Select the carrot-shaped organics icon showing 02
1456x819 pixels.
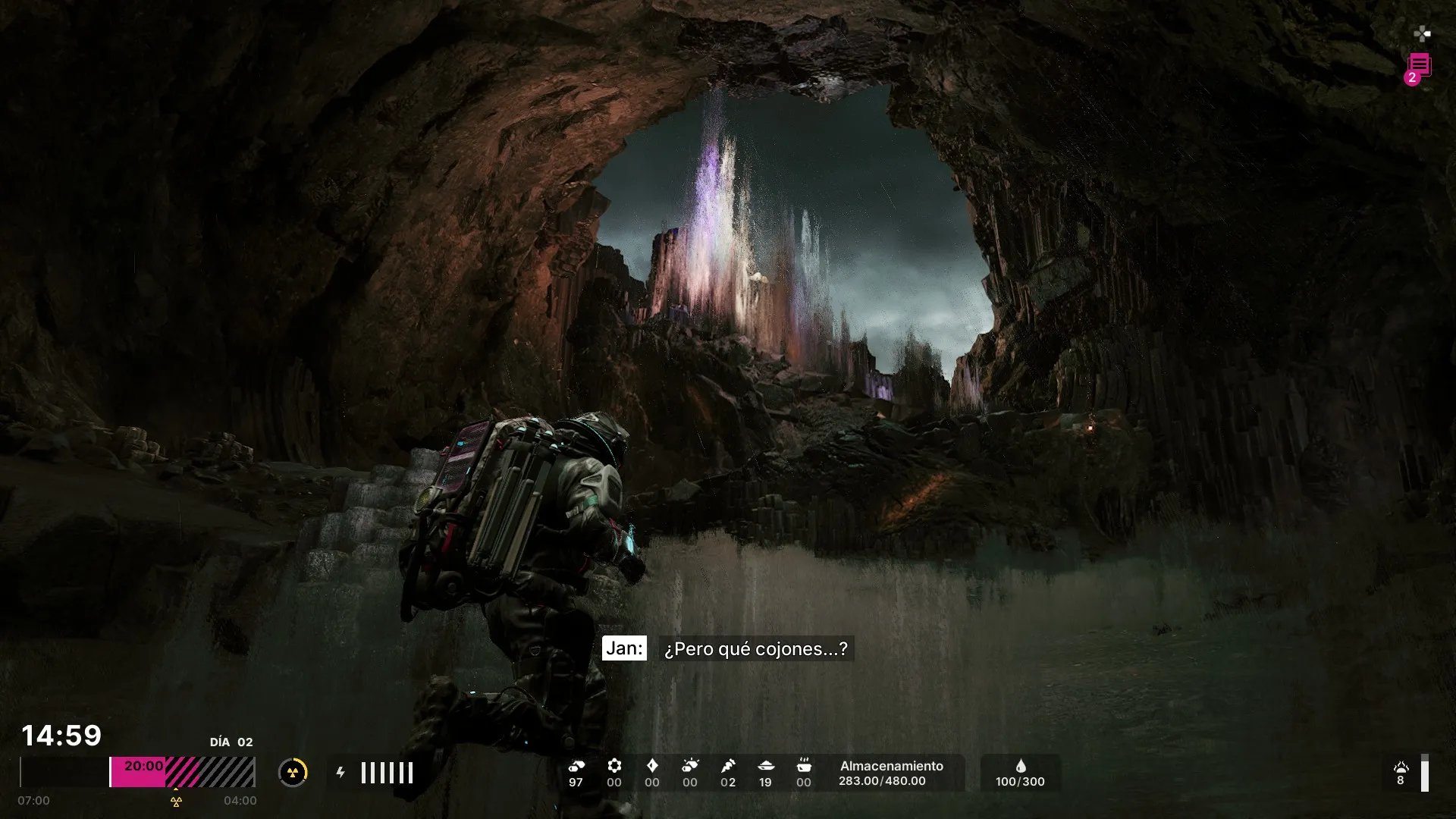point(728,766)
